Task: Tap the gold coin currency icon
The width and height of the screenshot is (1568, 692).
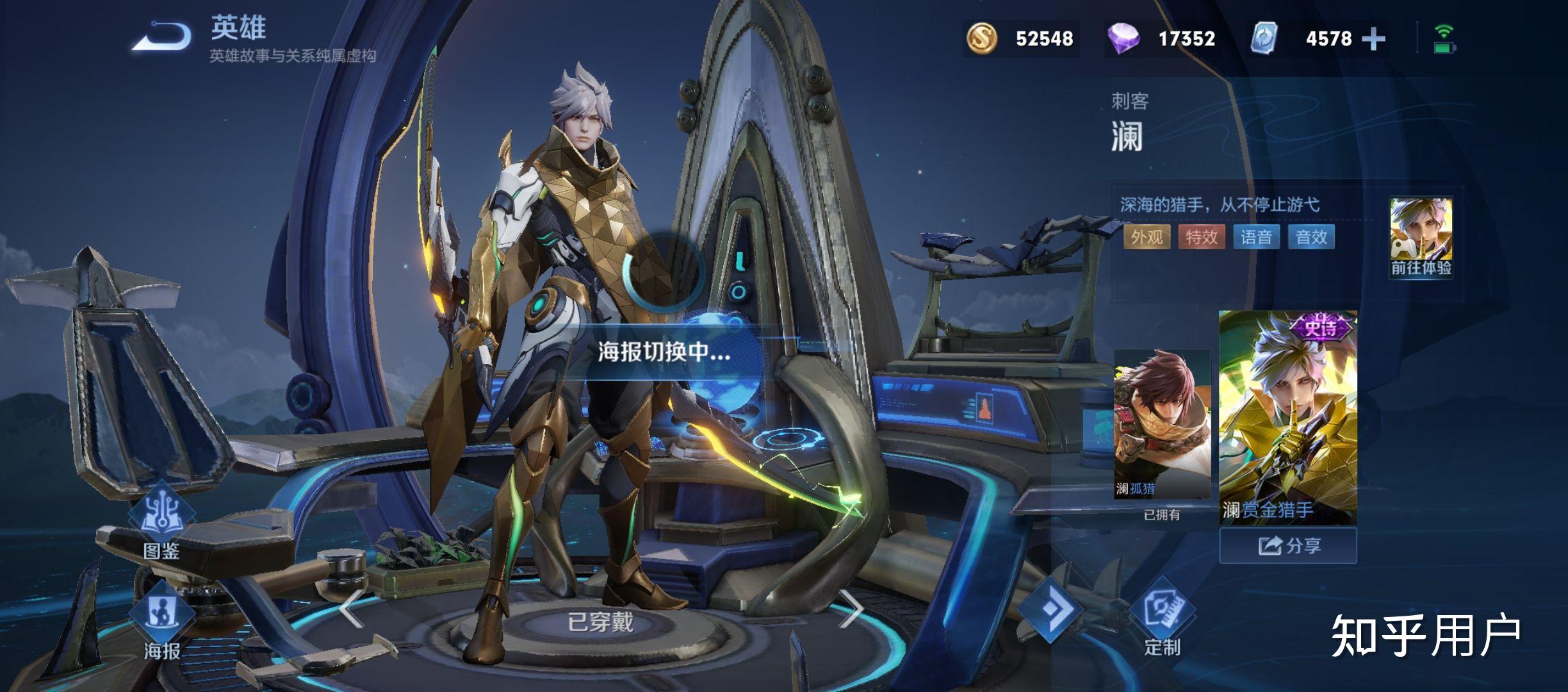Action: click(x=981, y=39)
